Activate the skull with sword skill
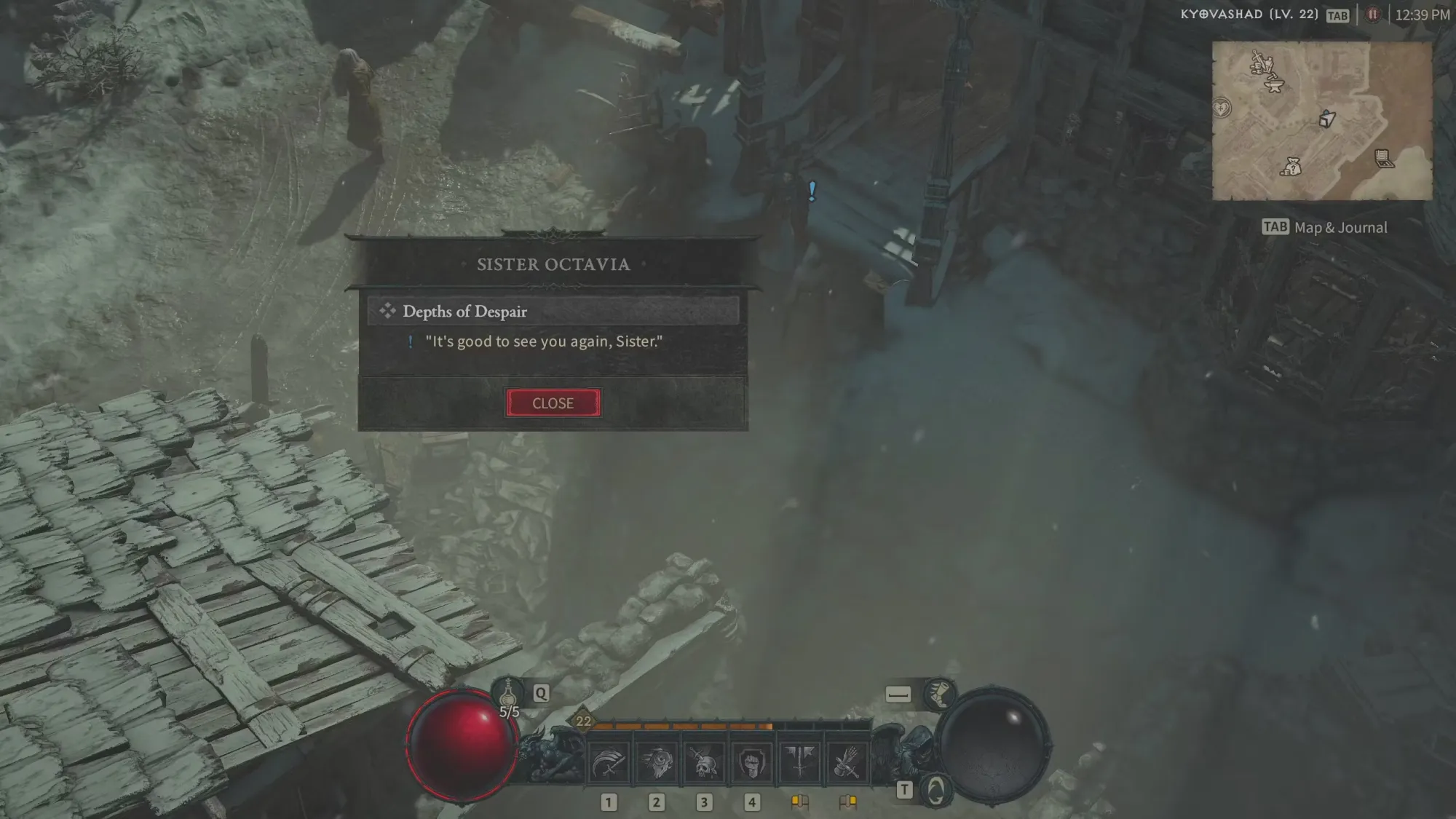 pyautogui.click(x=704, y=763)
